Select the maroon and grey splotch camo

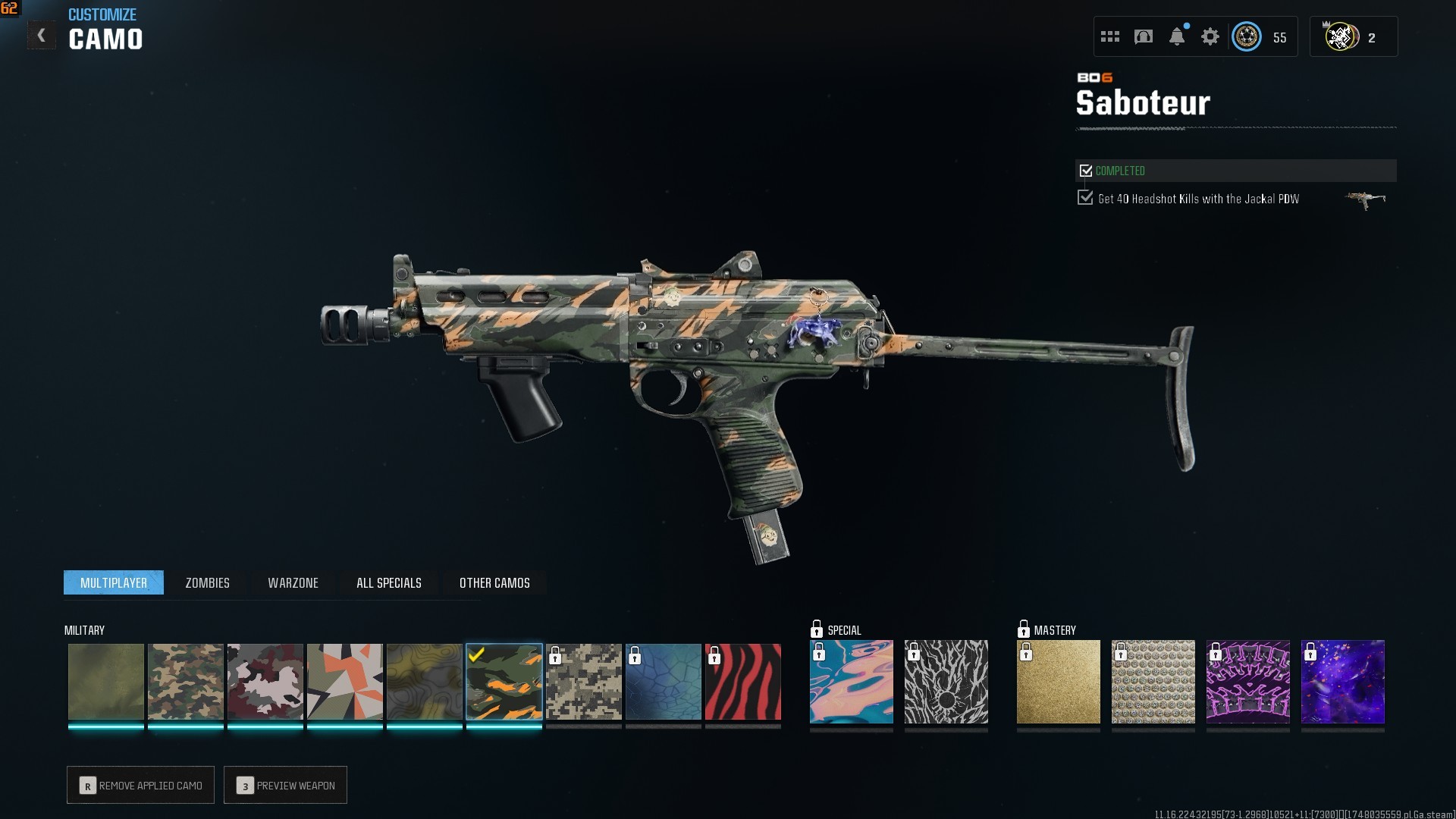pos(265,682)
